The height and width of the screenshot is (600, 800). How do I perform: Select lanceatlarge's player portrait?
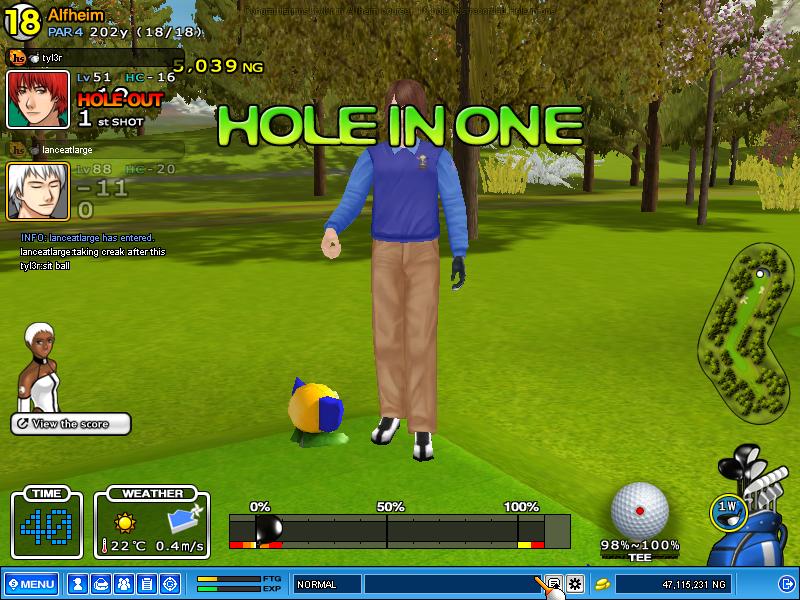coord(37,191)
